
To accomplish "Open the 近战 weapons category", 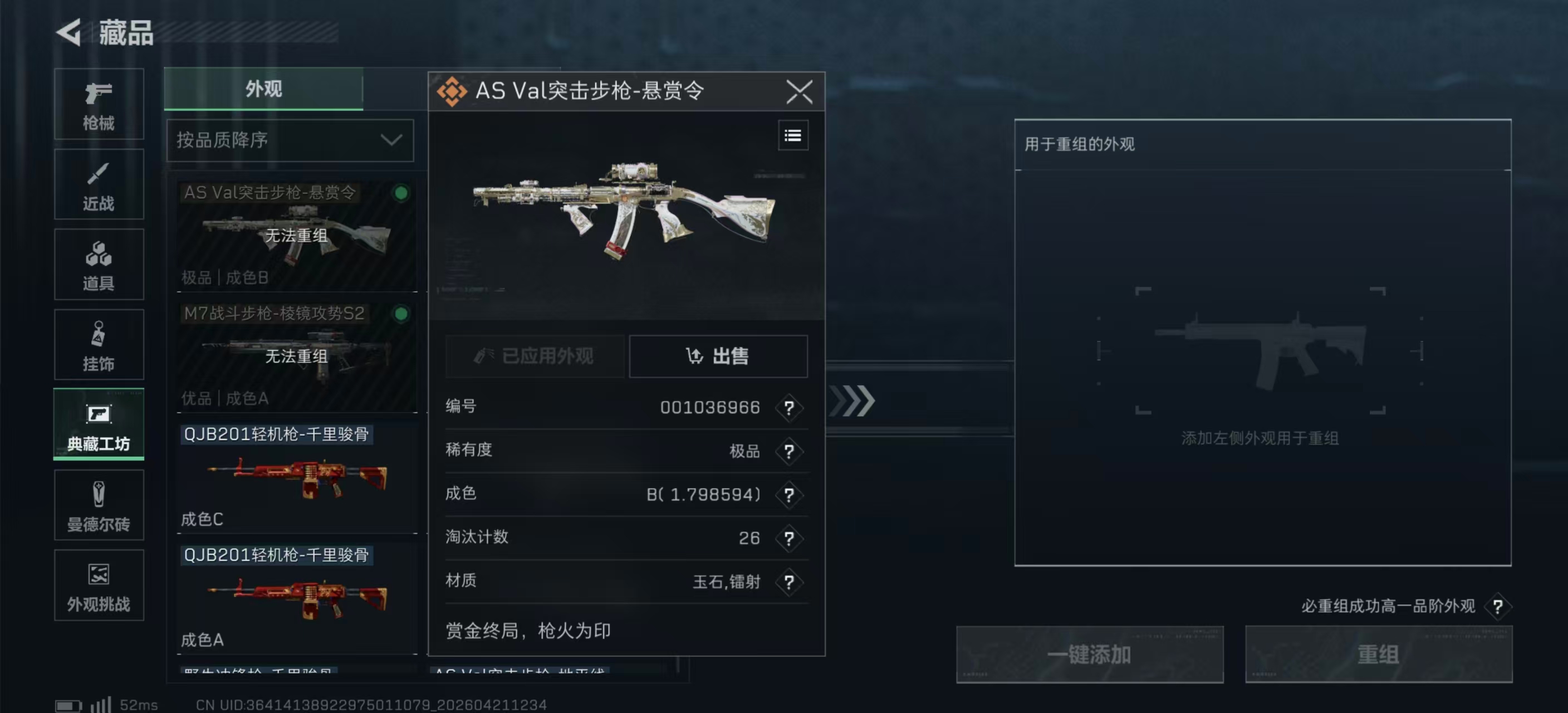I will pyautogui.click(x=98, y=184).
